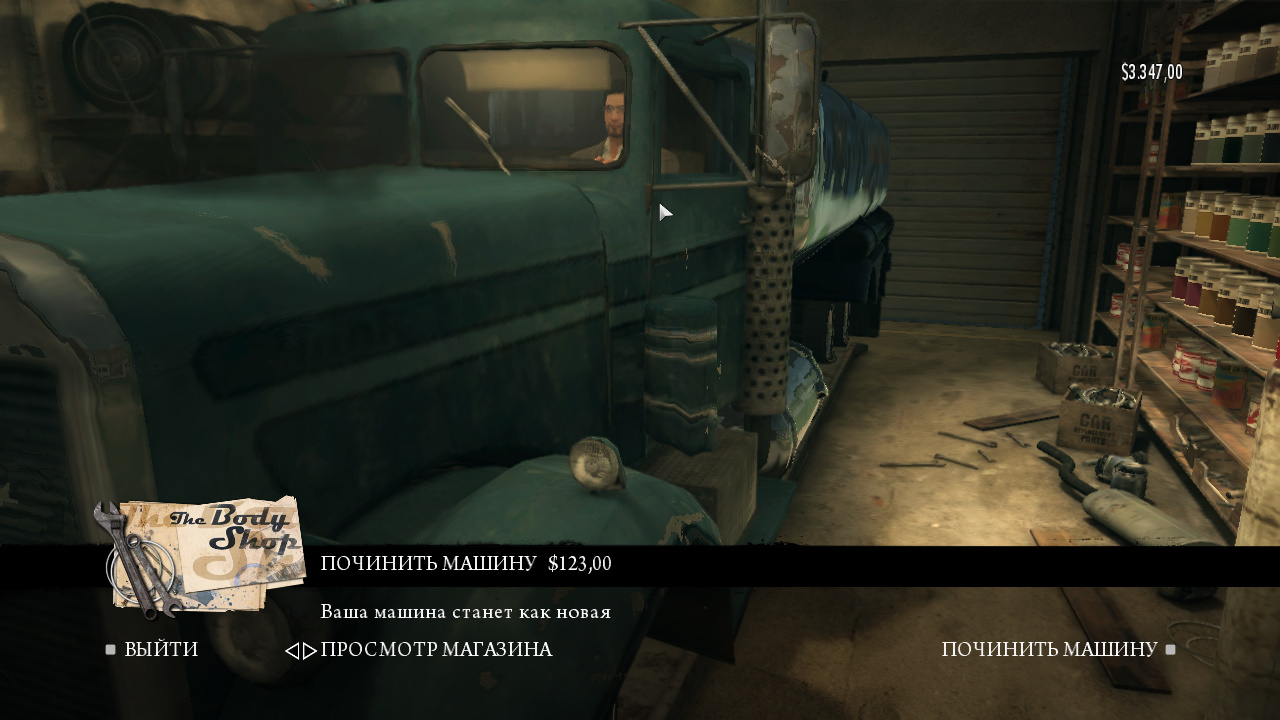Click the mouse cursor arrow on the truck door
The height and width of the screenshot is (720, 1280).
pos(663,212)
